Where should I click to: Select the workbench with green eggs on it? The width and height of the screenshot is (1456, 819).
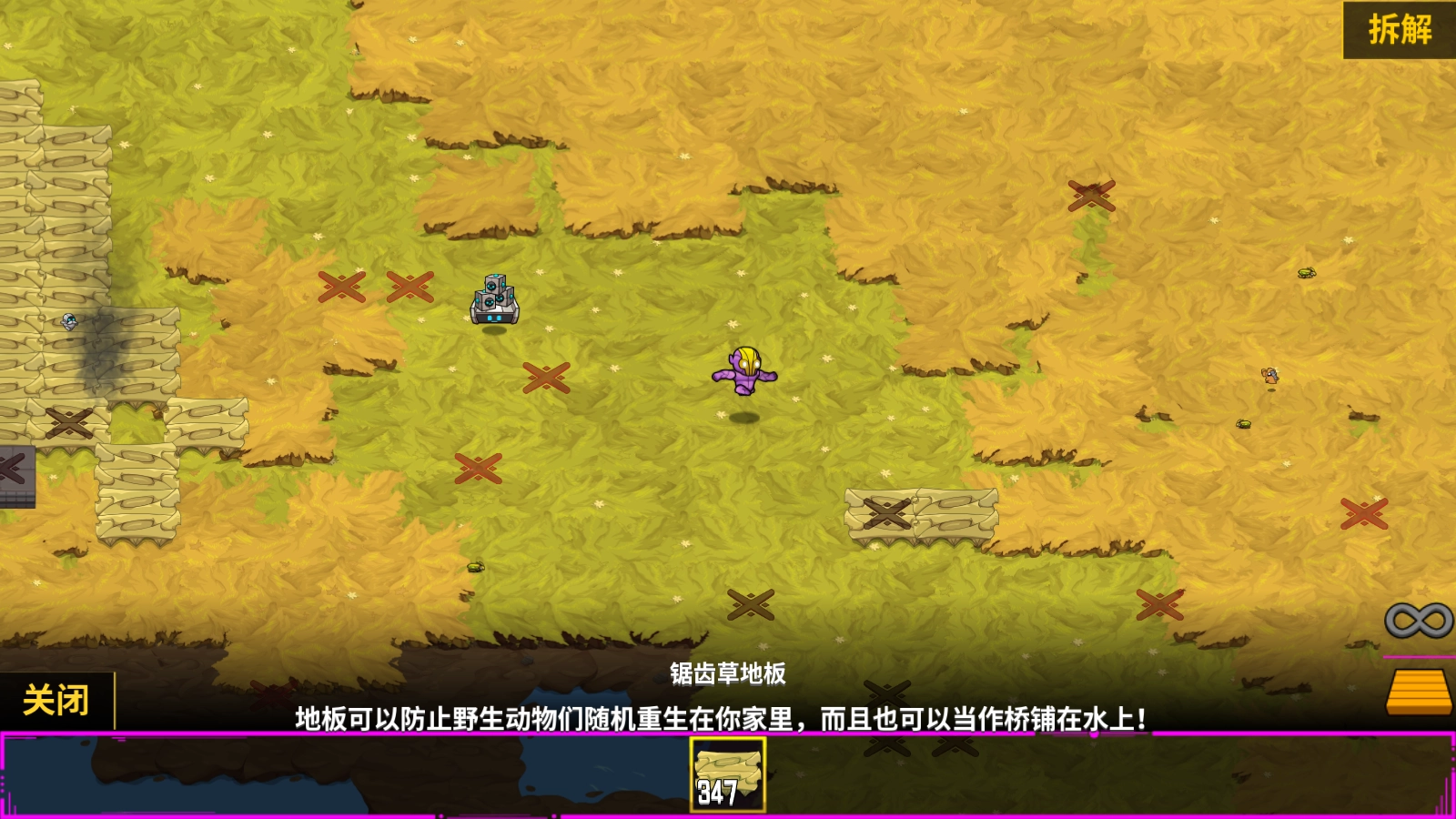[494, 300]
